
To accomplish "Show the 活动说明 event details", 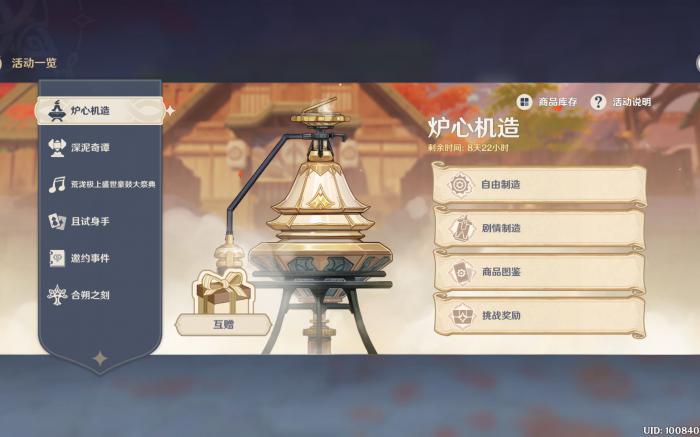I will (621, 102).
